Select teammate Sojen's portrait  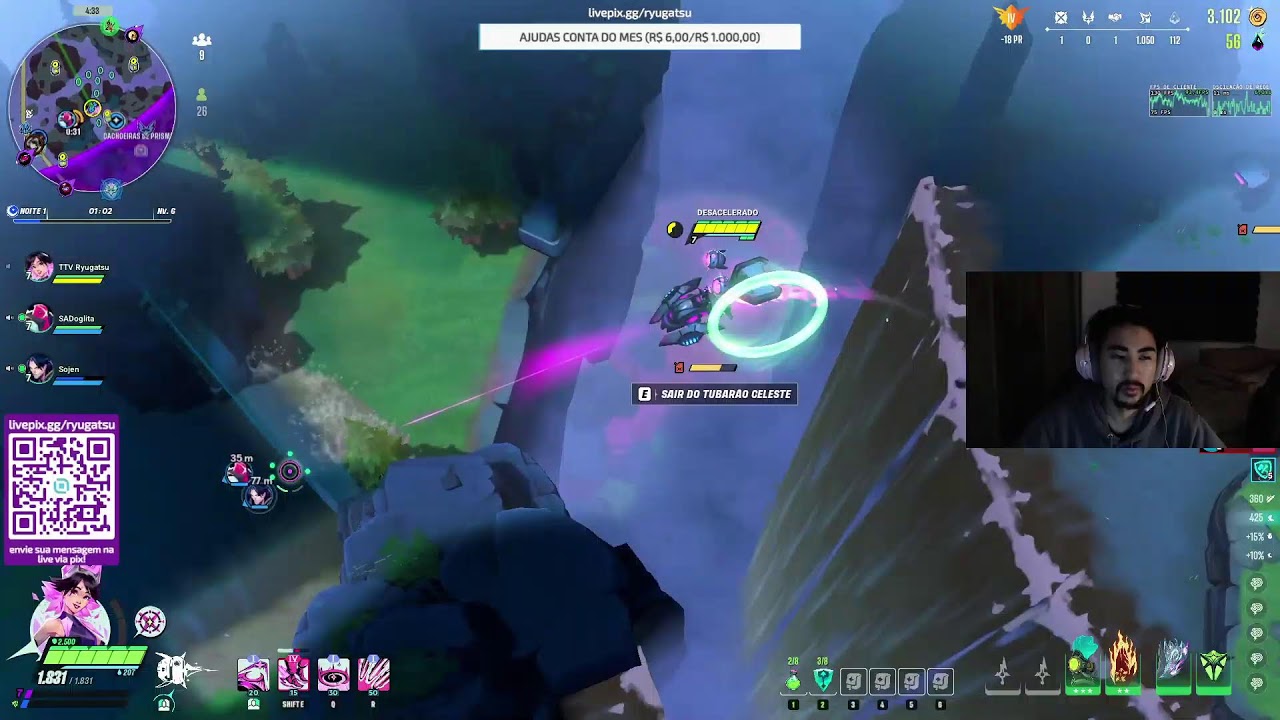click(39, 371)
